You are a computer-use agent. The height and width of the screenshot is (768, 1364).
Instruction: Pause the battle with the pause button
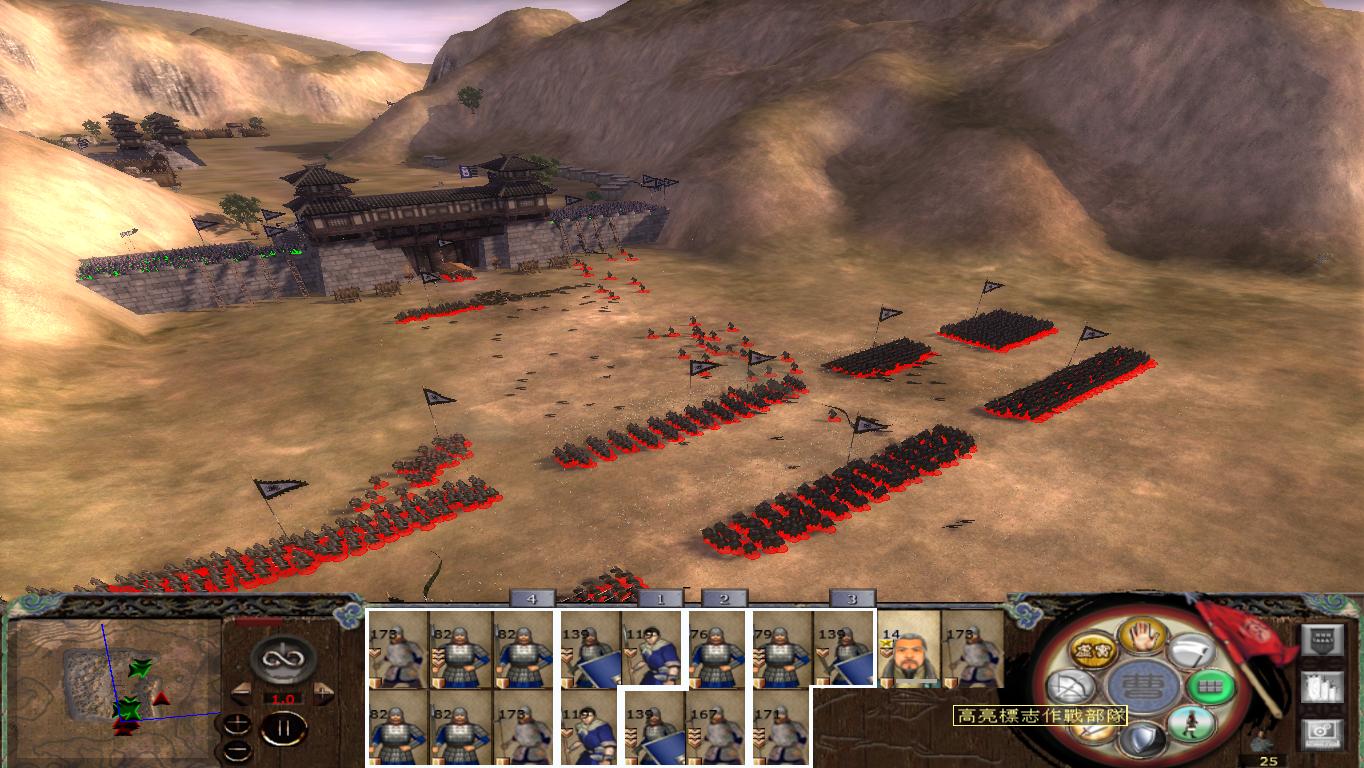284,728
